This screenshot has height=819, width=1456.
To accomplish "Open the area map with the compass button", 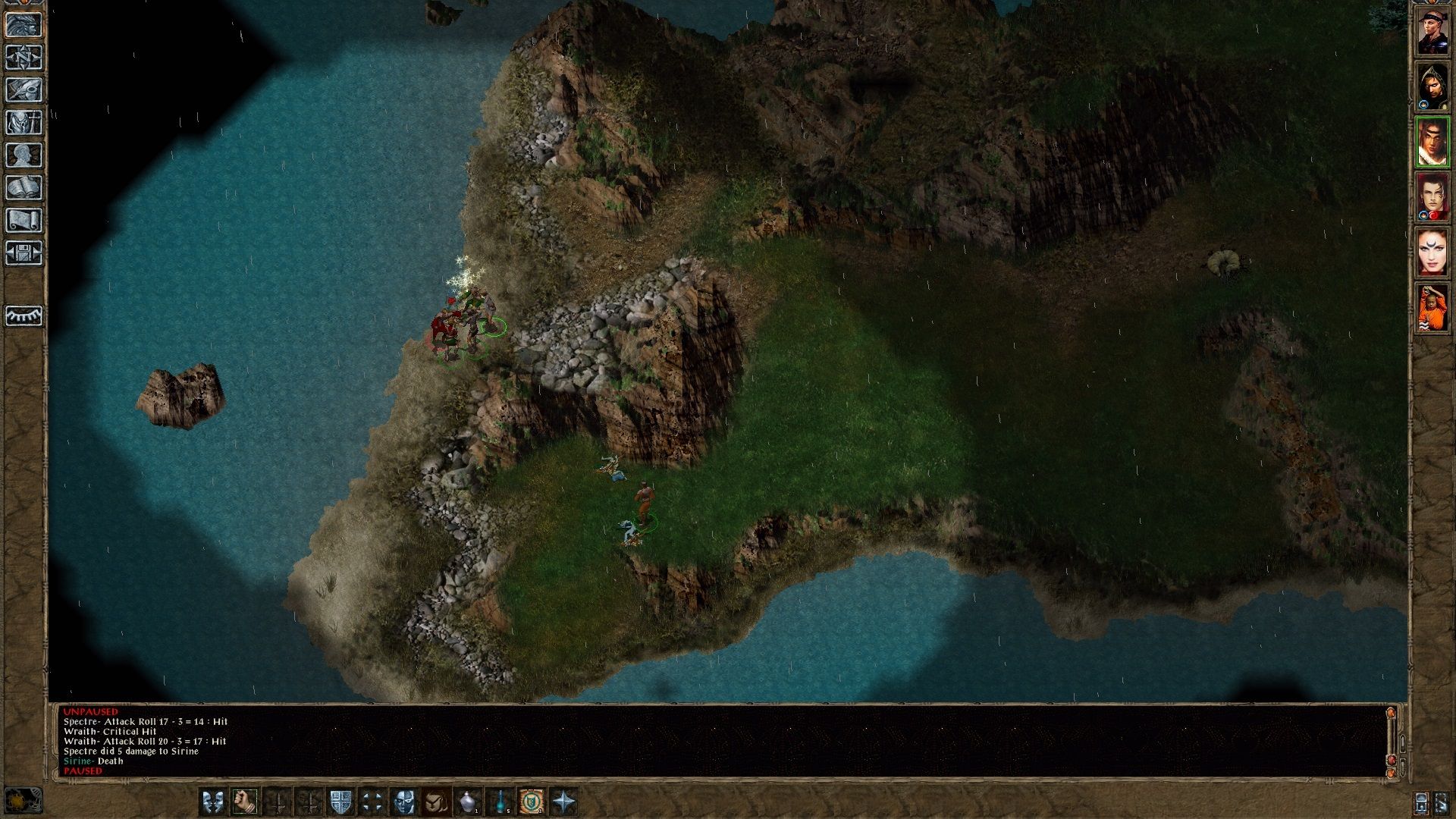I will click(x=24, y=57).
